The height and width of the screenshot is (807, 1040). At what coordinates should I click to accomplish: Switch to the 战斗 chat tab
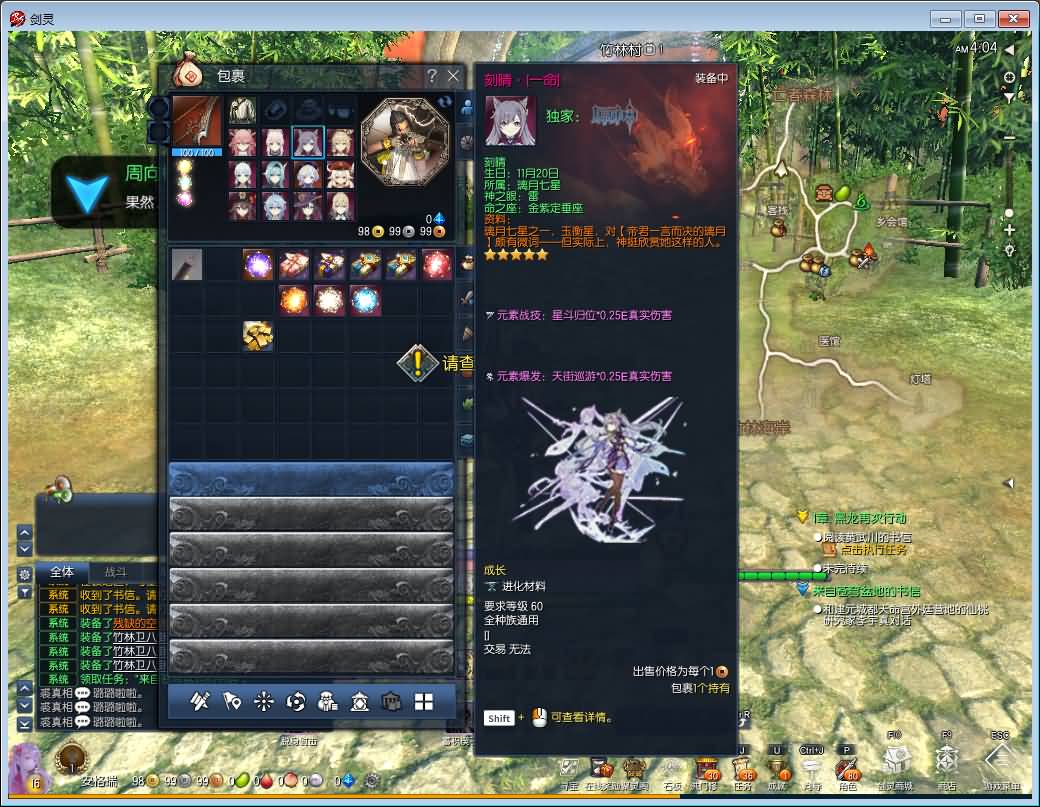click(115, 572)
